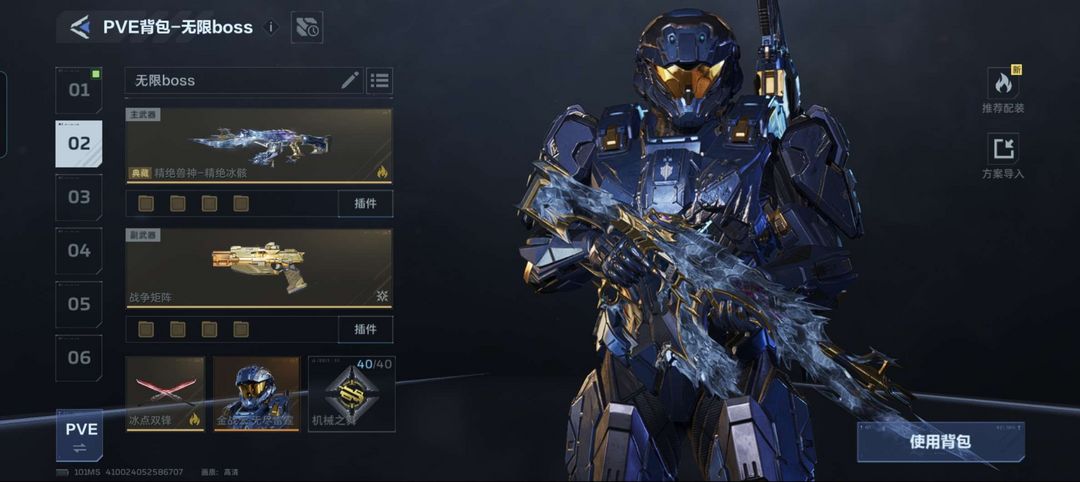Open the info icon beside PVE背包 title

[270, 27]
